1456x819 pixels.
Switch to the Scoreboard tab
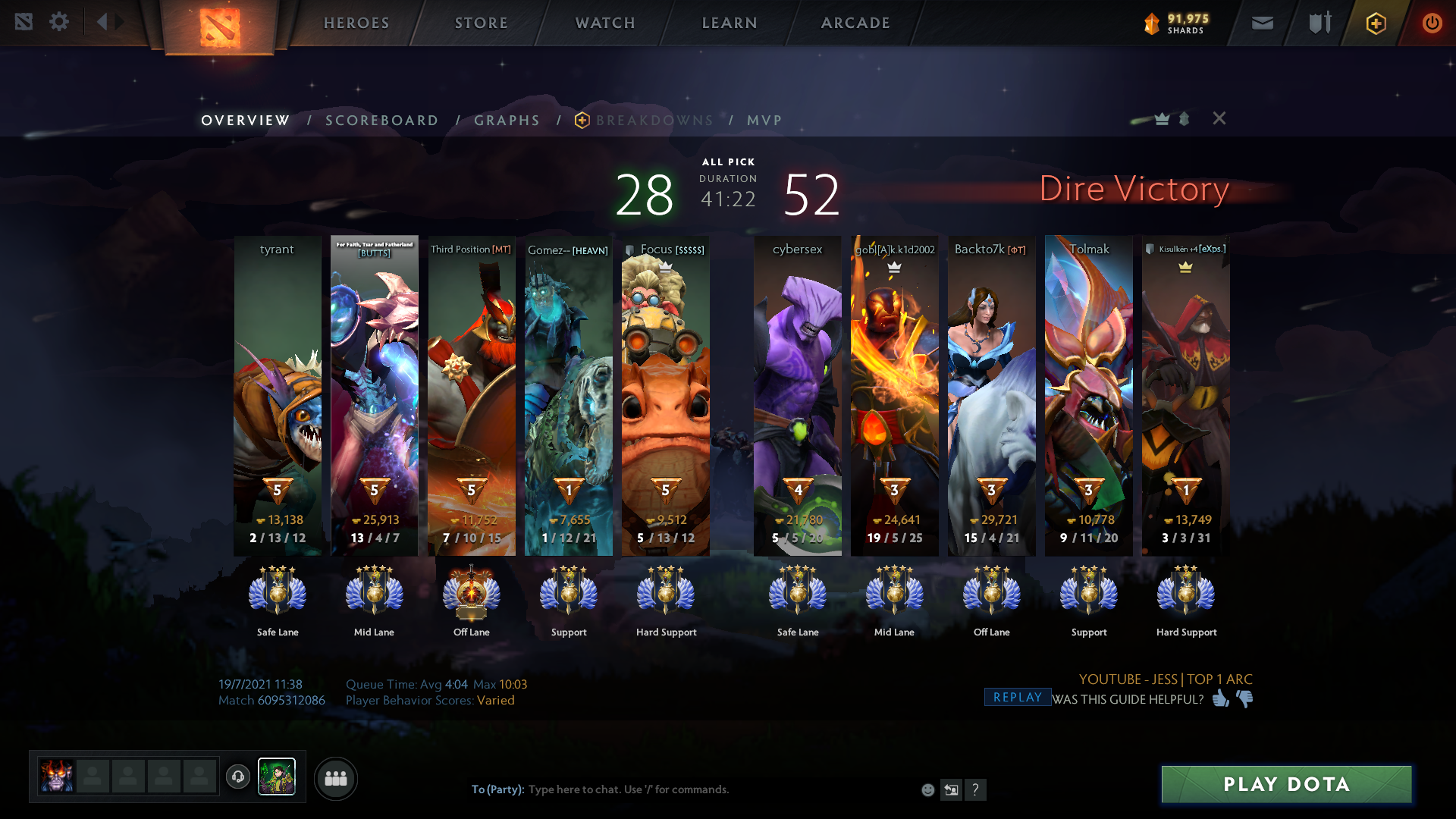pyautogui.click(x=381, y=121)
